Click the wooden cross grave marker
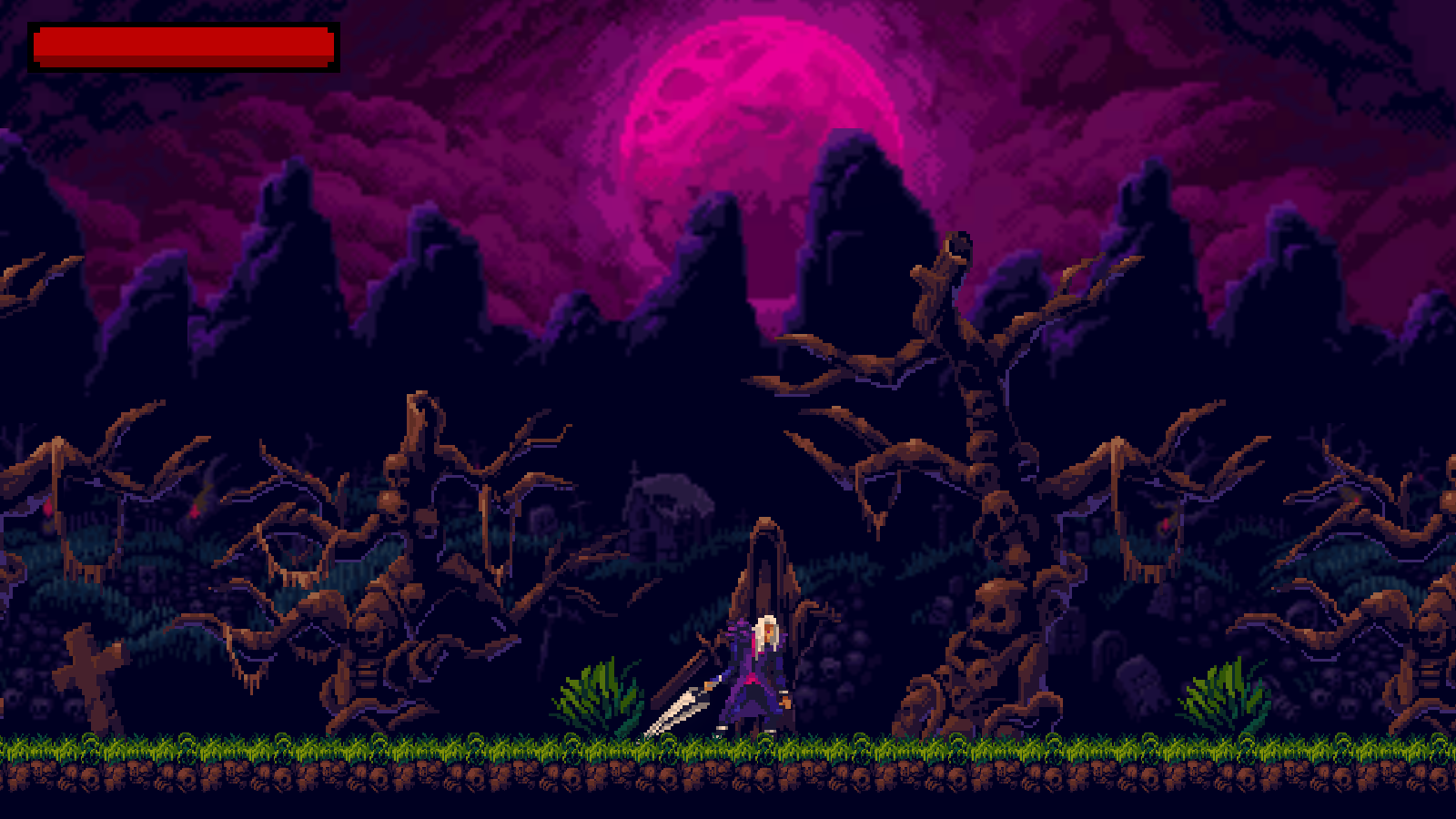 click(x=88, y=673)
